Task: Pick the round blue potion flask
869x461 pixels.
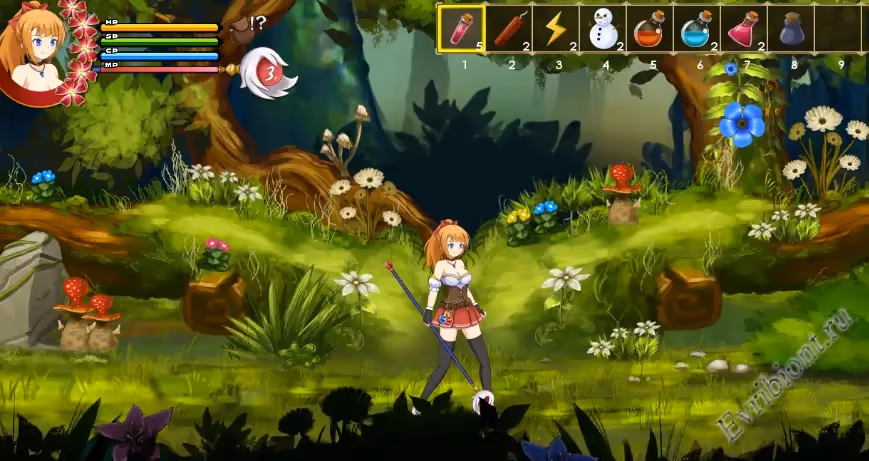Action: pyautogui.click(x=696, y=28)
